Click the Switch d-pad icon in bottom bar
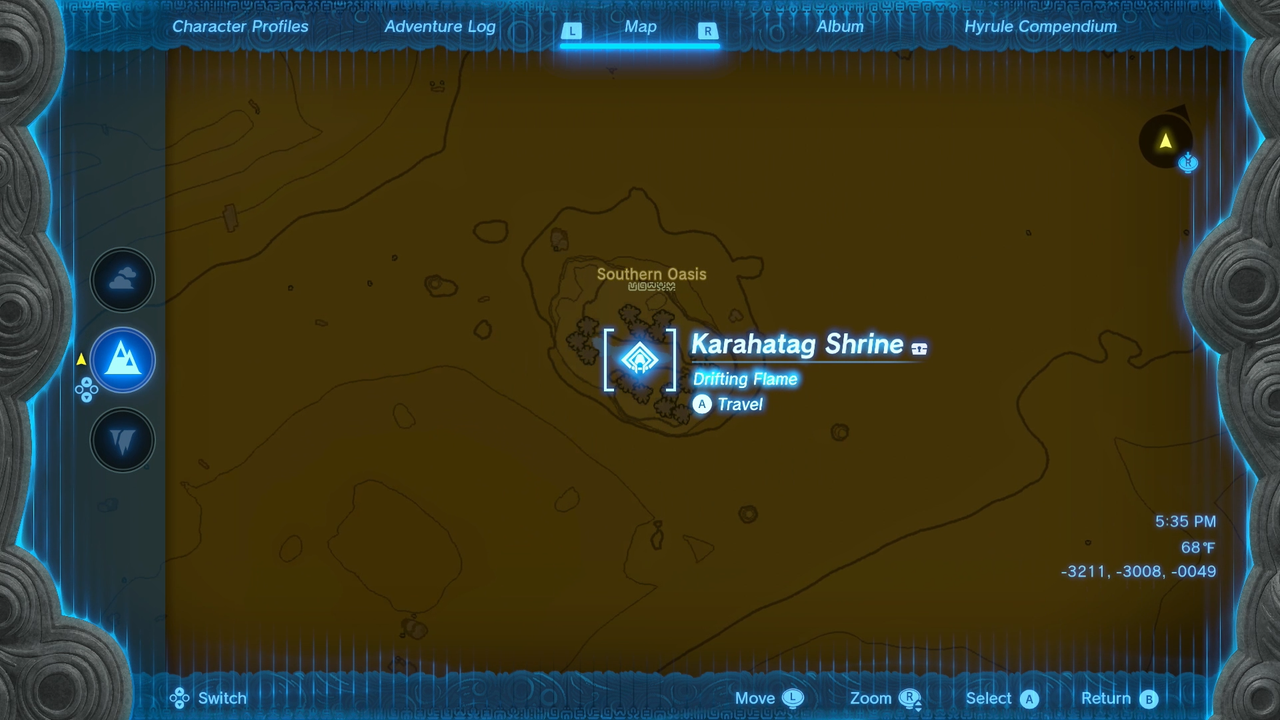This screenshot has width=1280, height=720. tap(179, 698)
